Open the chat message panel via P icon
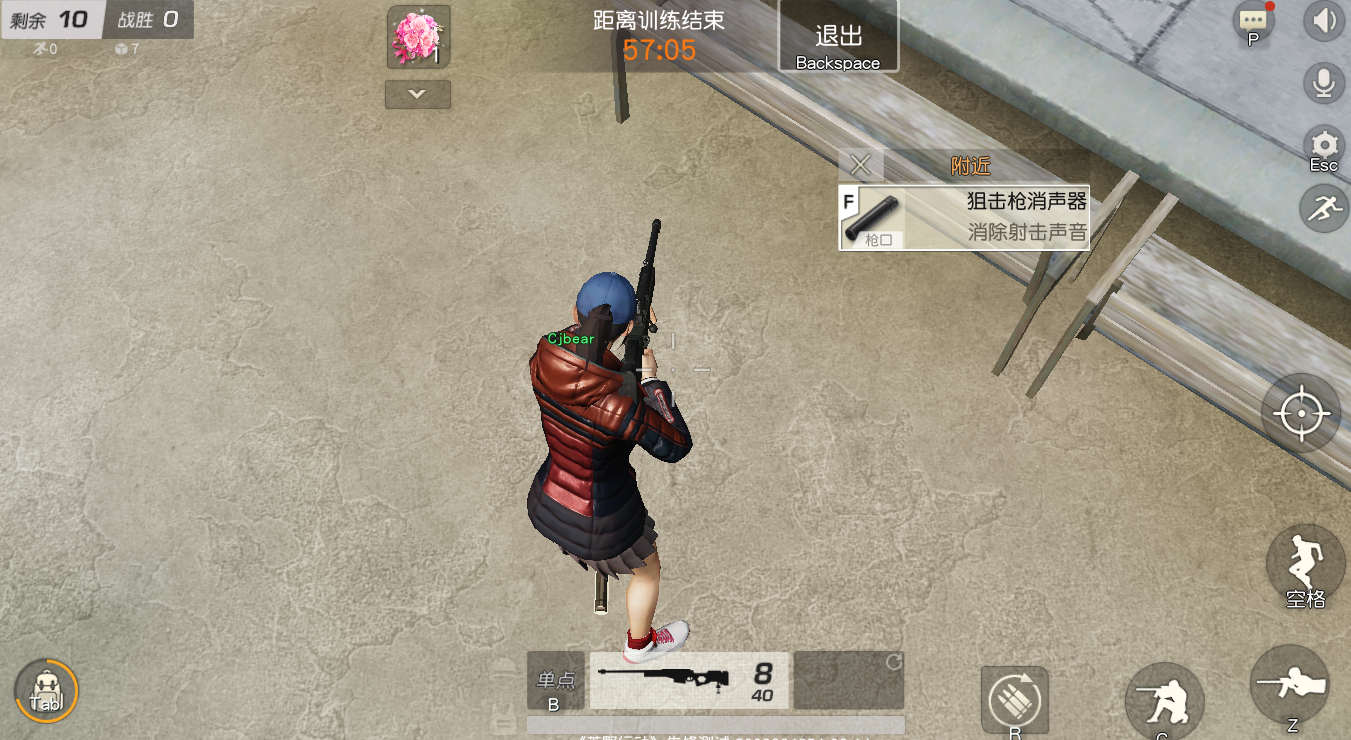The image size is (1351, 740). (1252, 22)
